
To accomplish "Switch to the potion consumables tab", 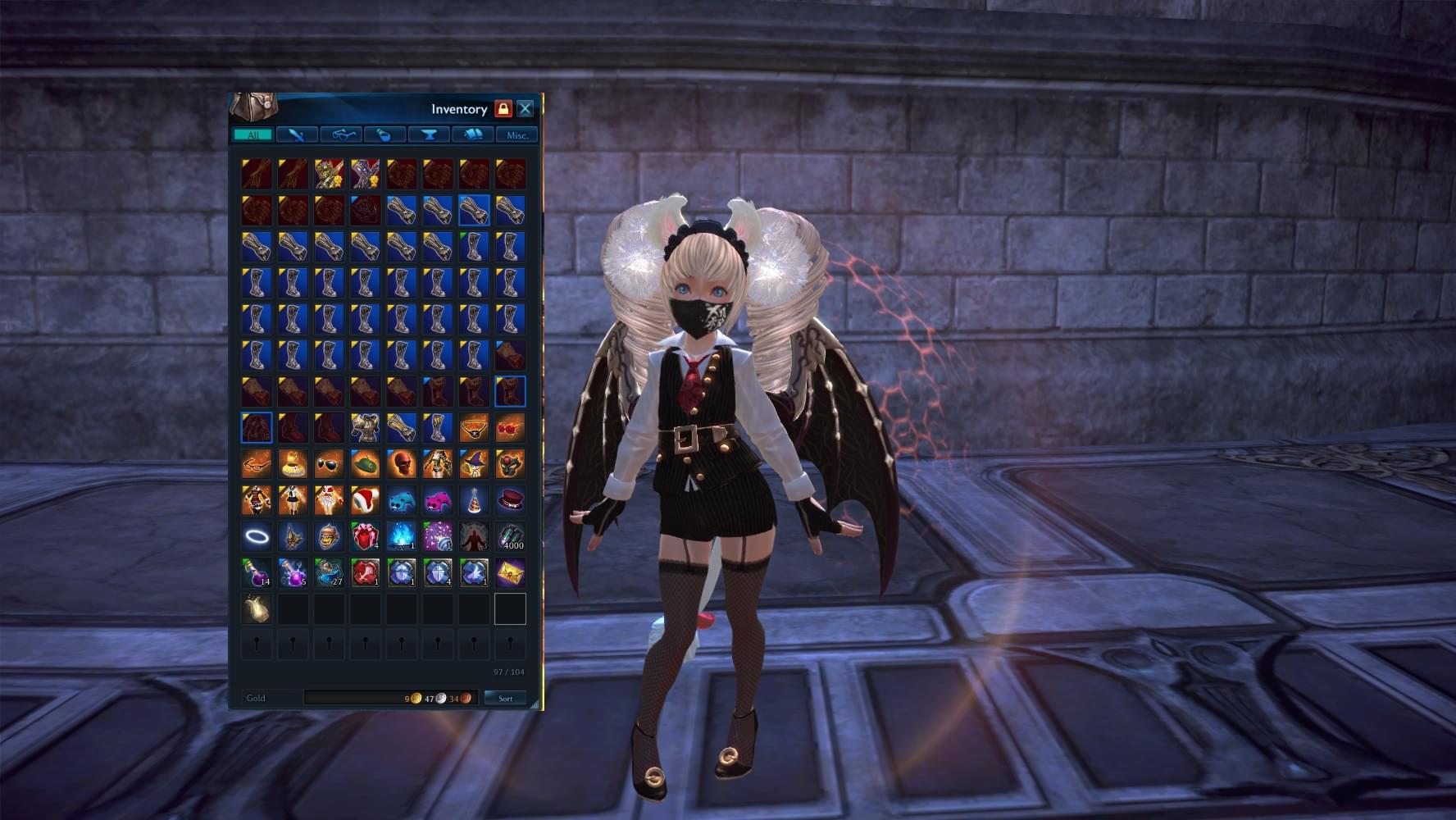I will 384,134.
